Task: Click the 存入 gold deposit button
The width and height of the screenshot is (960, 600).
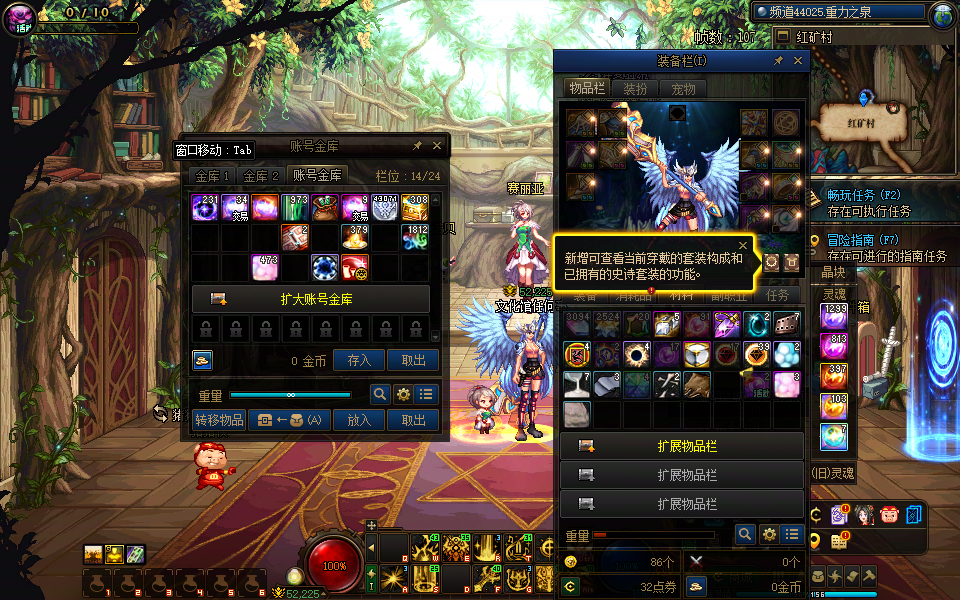Action: (x=359, y=361)
